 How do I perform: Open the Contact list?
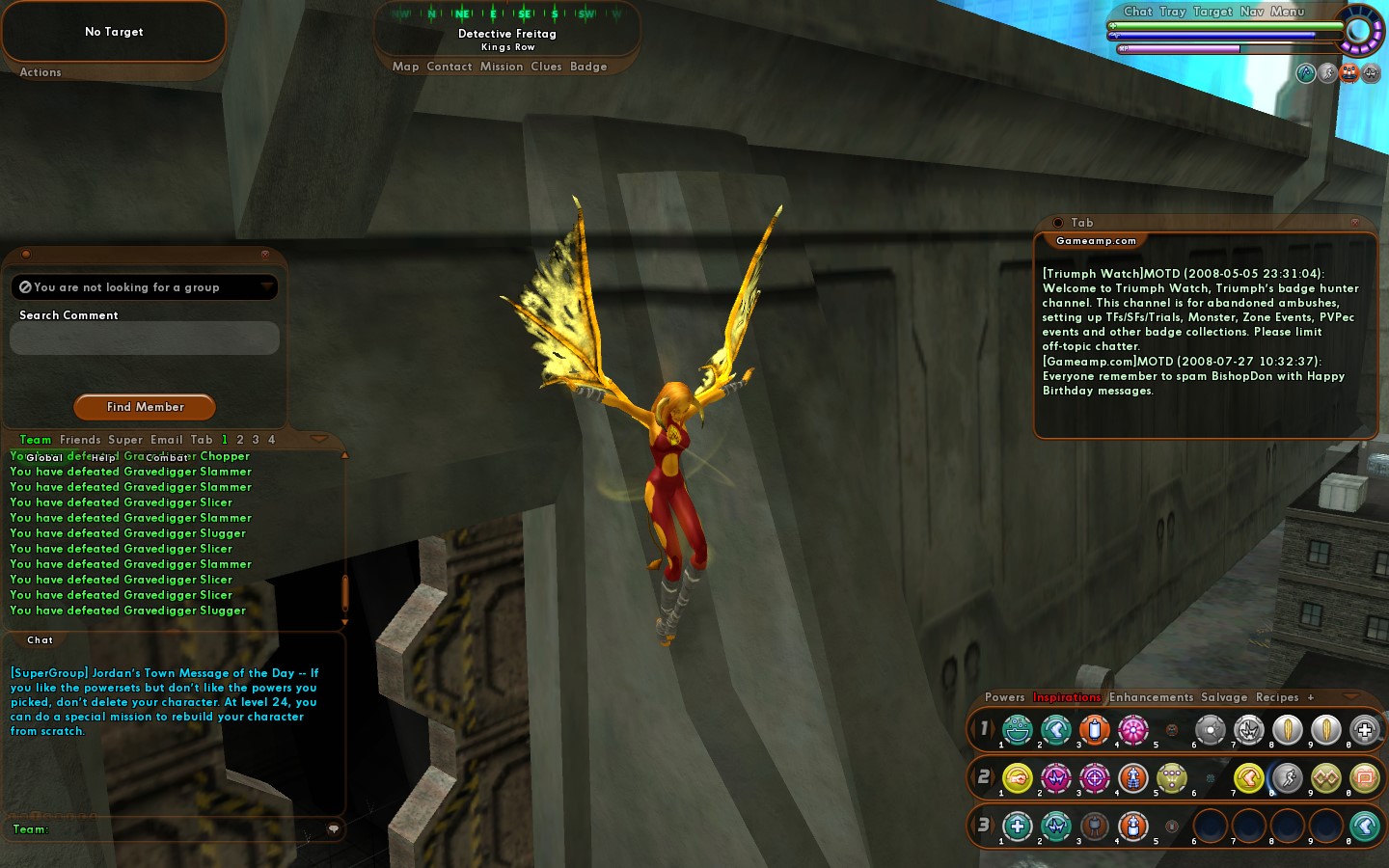[449, 67]
